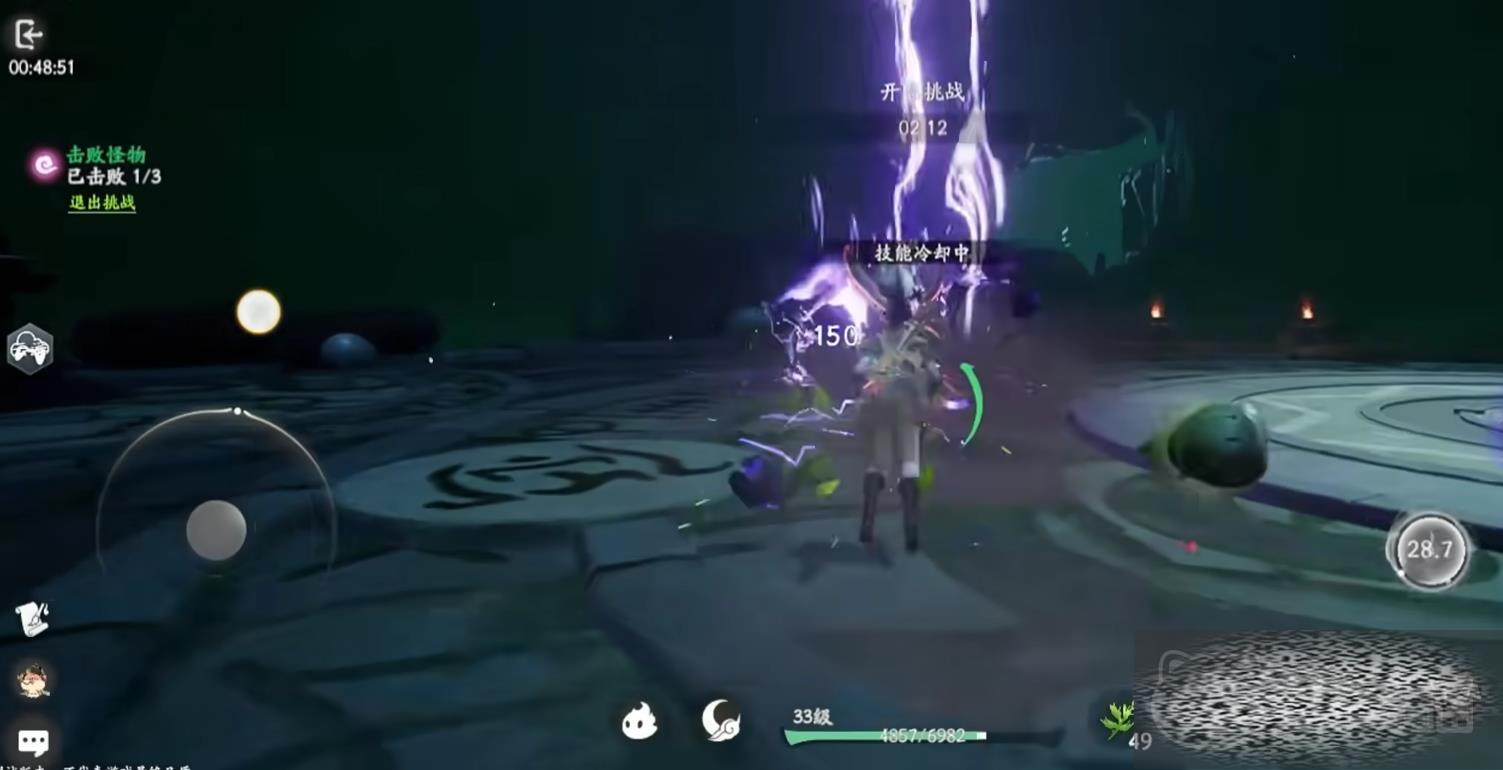Image resolution: width=1503 pixels, height=770 pixels.
Task: Click the 退出挑战 link to quit challenge
Action: click(x=102, y=203)
